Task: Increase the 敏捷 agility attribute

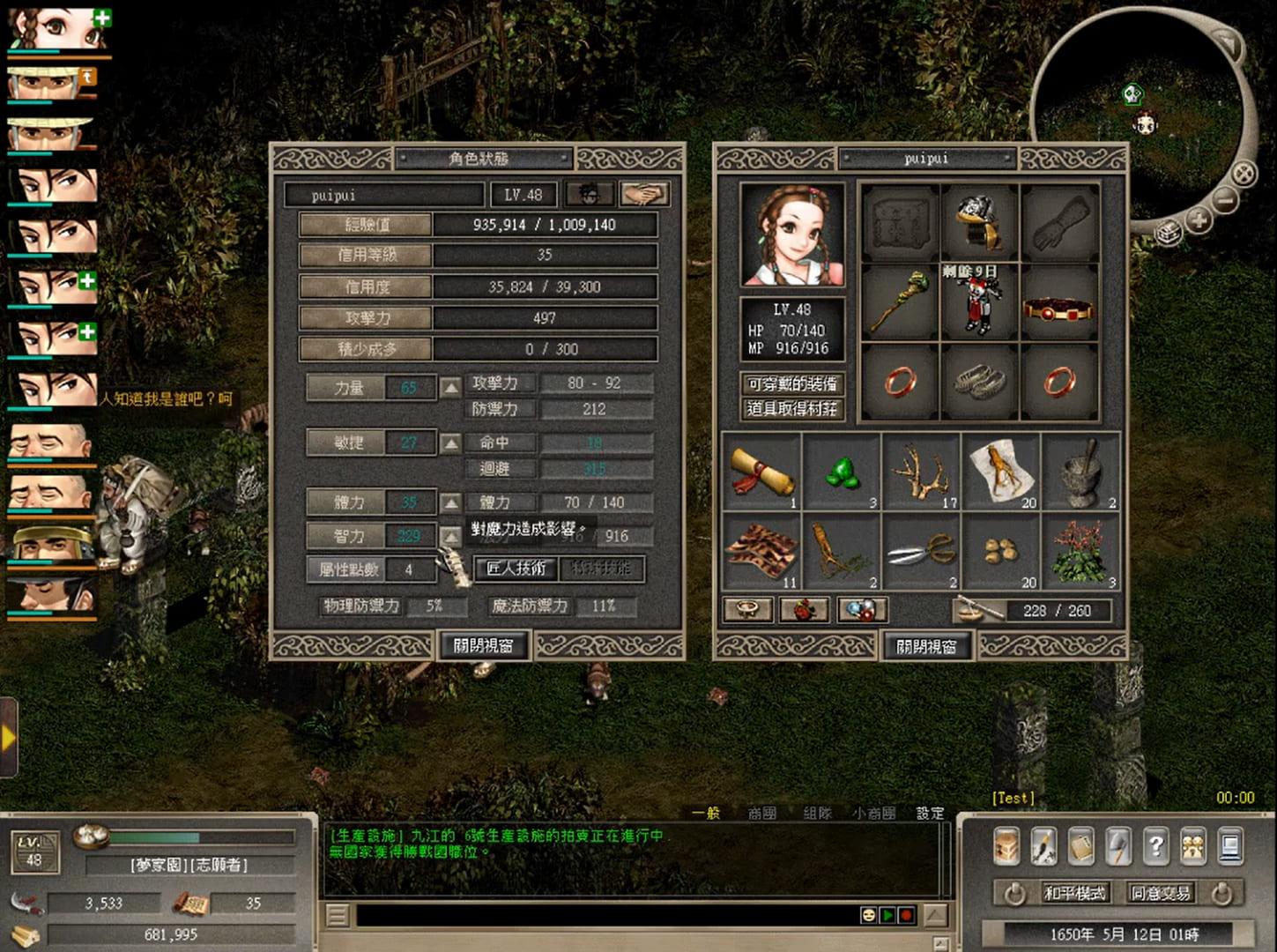Action: click(x=450, y=443)
